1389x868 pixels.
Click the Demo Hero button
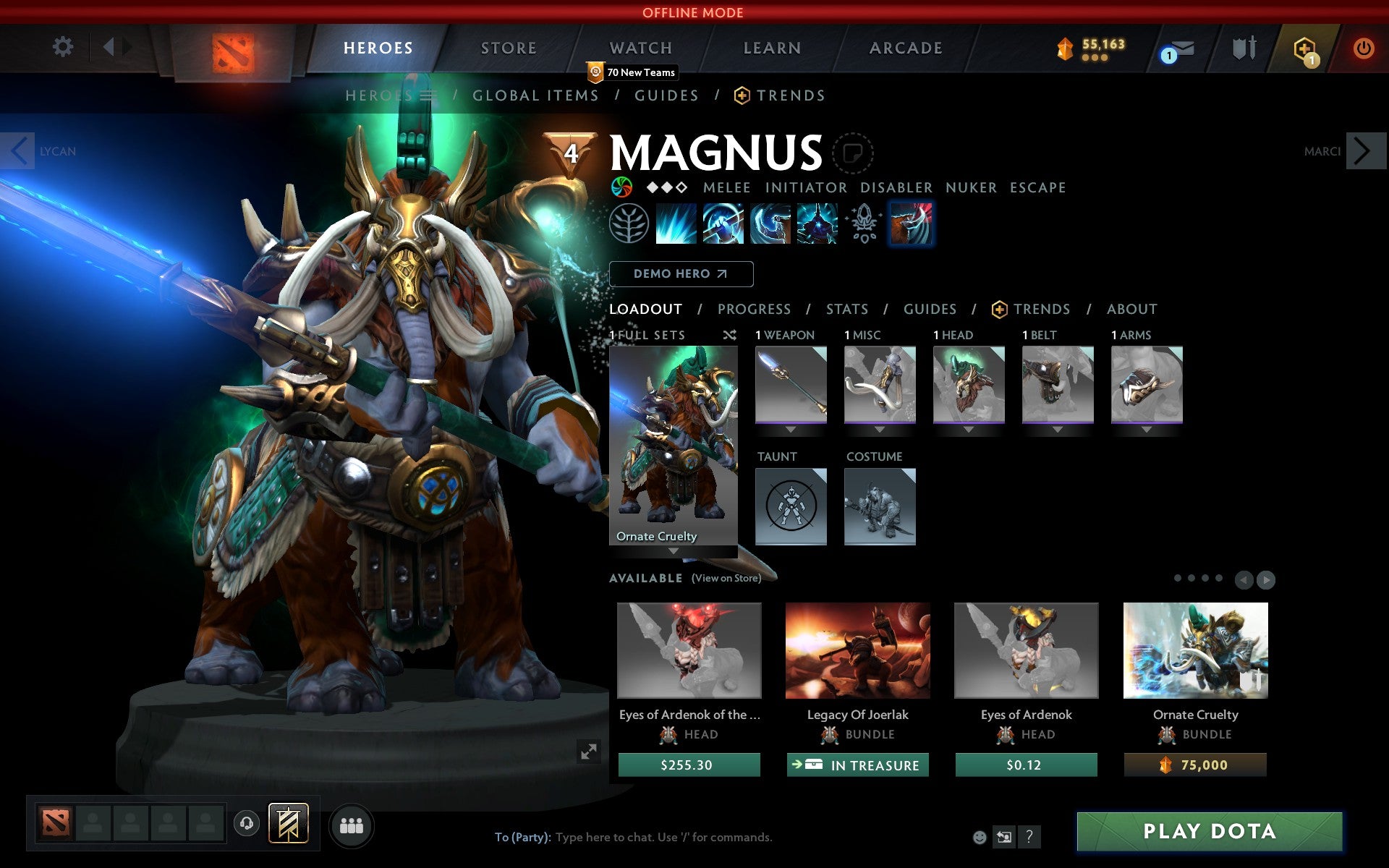(x=681, y=274)
